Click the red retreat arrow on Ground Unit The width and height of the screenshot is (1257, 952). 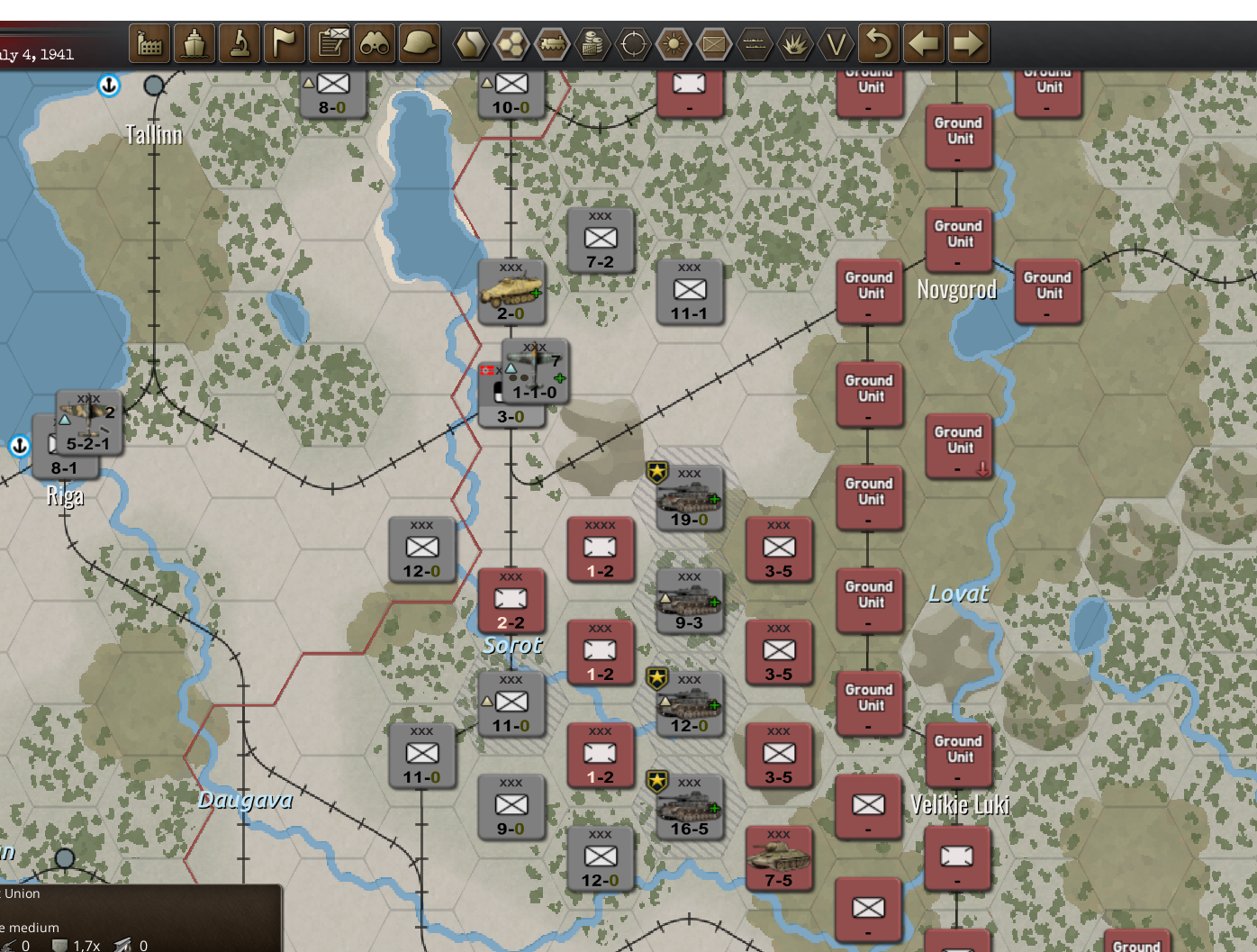[x=981, y=469]
